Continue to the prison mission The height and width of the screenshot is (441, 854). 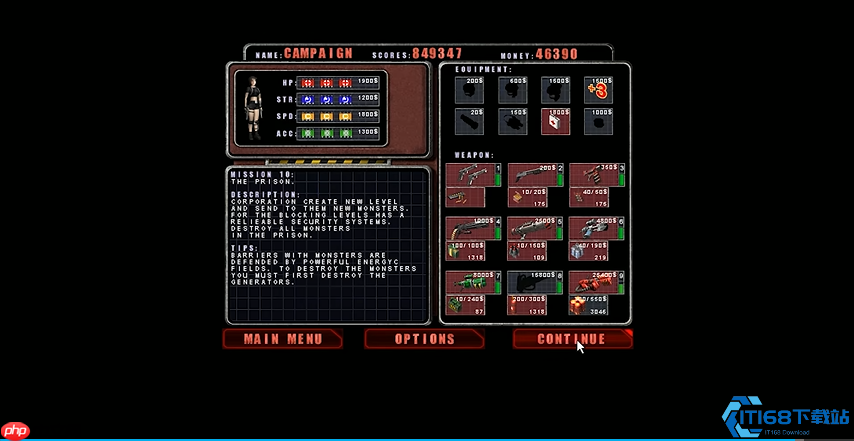572,339
